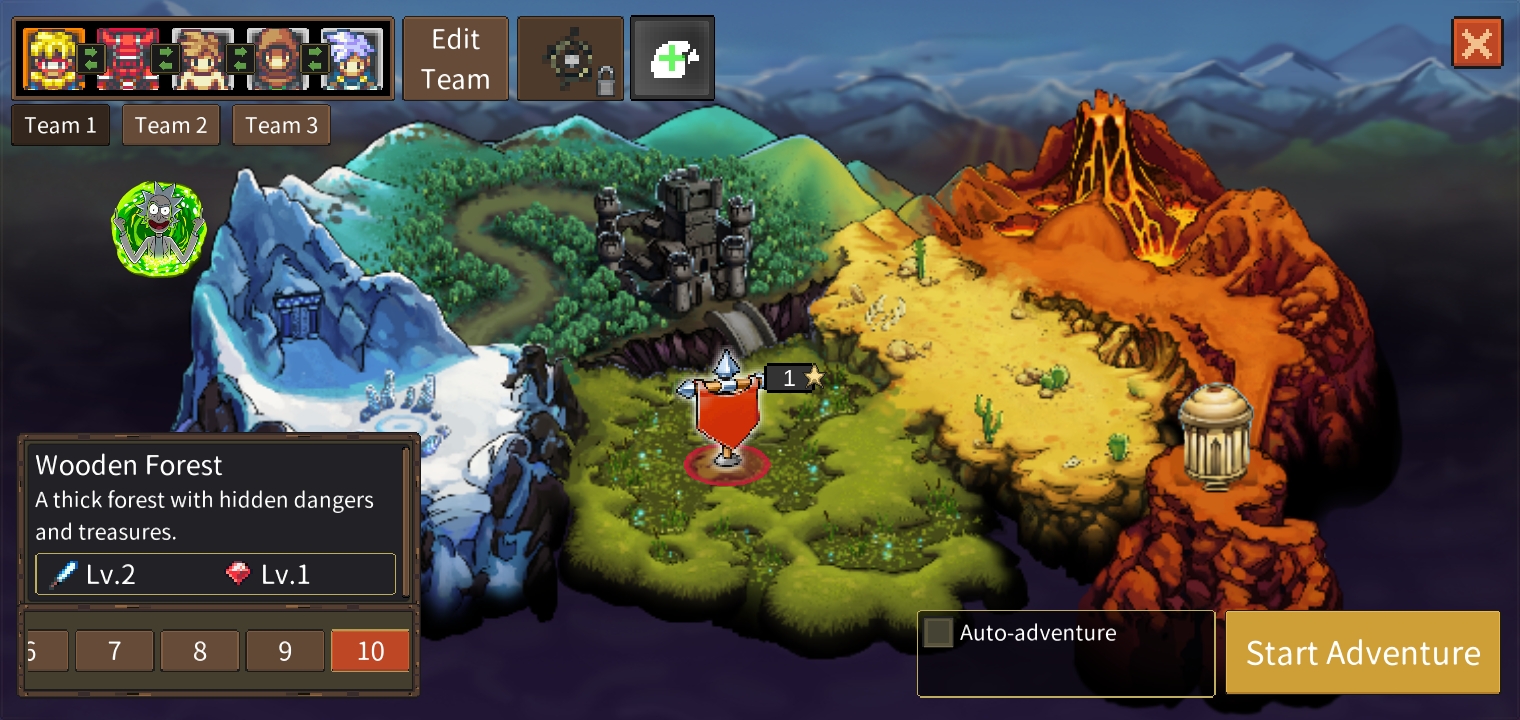Choose stage 9 of Wooden Forest
Screen dimensions: 1520x720
coord(285,651)
